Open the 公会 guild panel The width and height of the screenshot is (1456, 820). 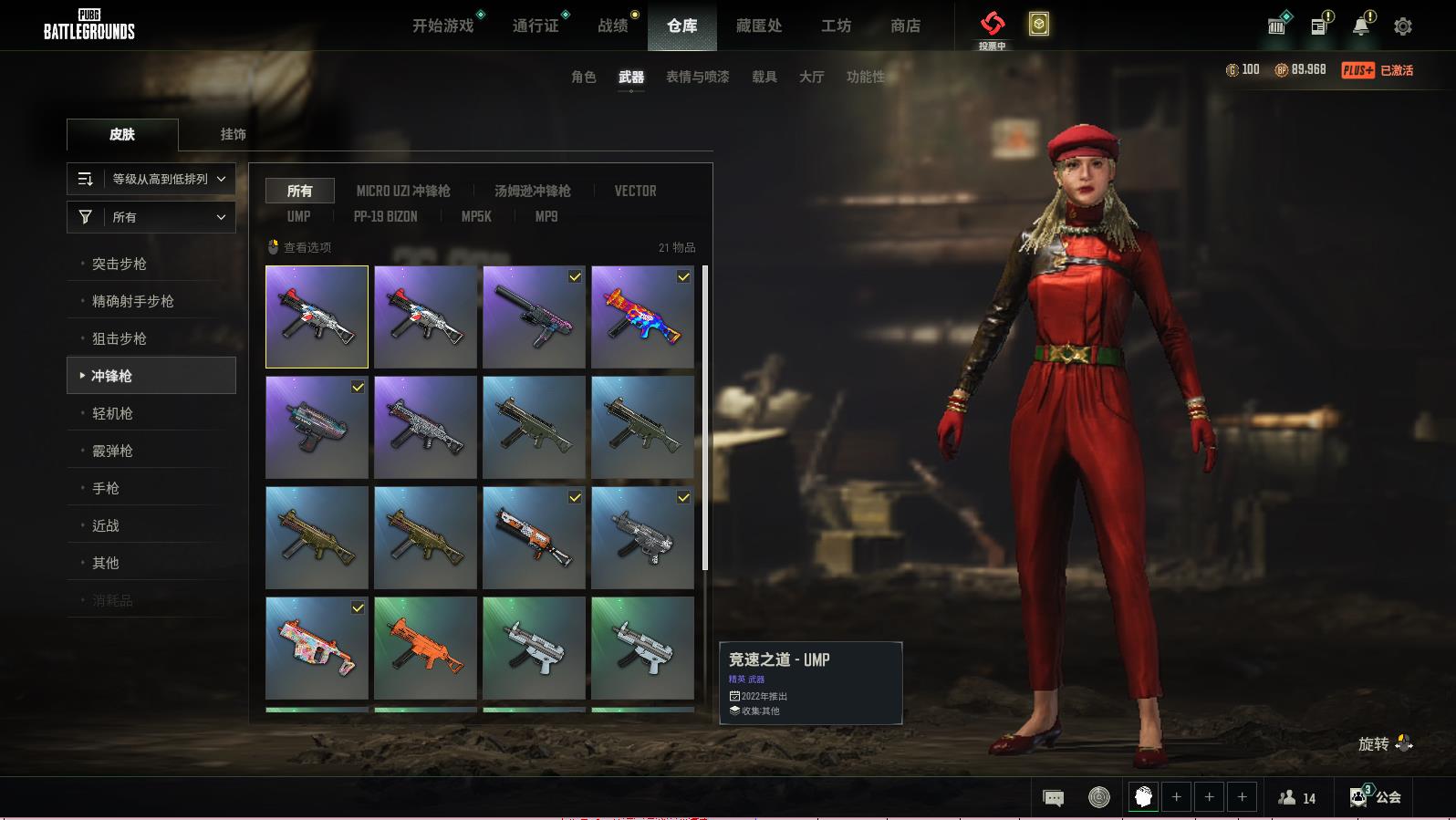click(1376, 797)
